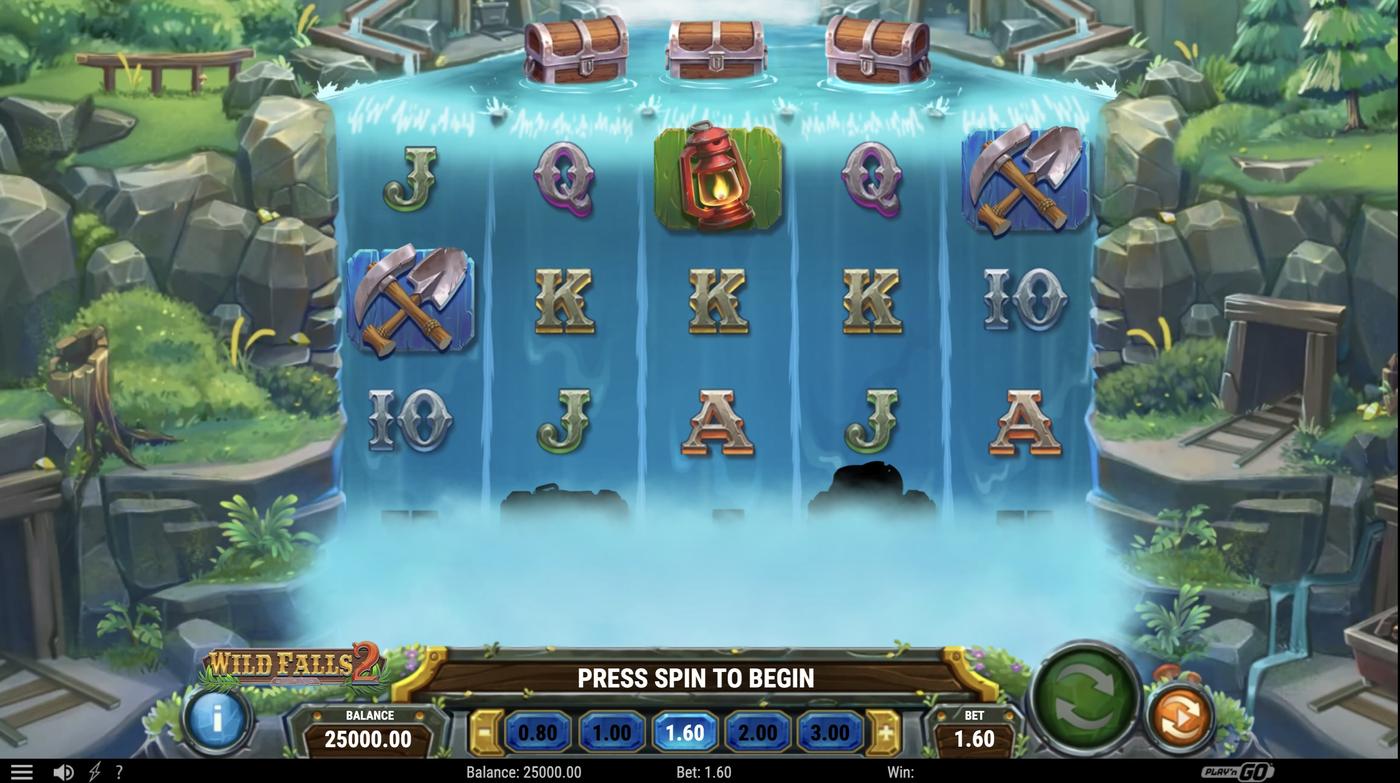The image size is (1400, 783).
Task: Click the middle treasure chest above the reels
Action: coord(716,47)
